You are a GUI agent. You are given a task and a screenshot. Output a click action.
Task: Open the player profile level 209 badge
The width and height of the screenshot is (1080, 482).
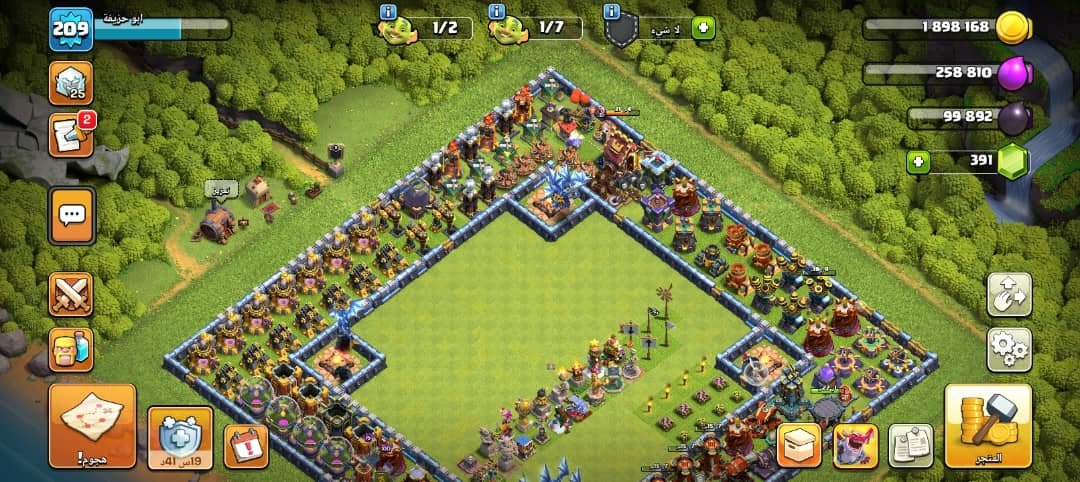pyautogui.click(x=70, y=29)
